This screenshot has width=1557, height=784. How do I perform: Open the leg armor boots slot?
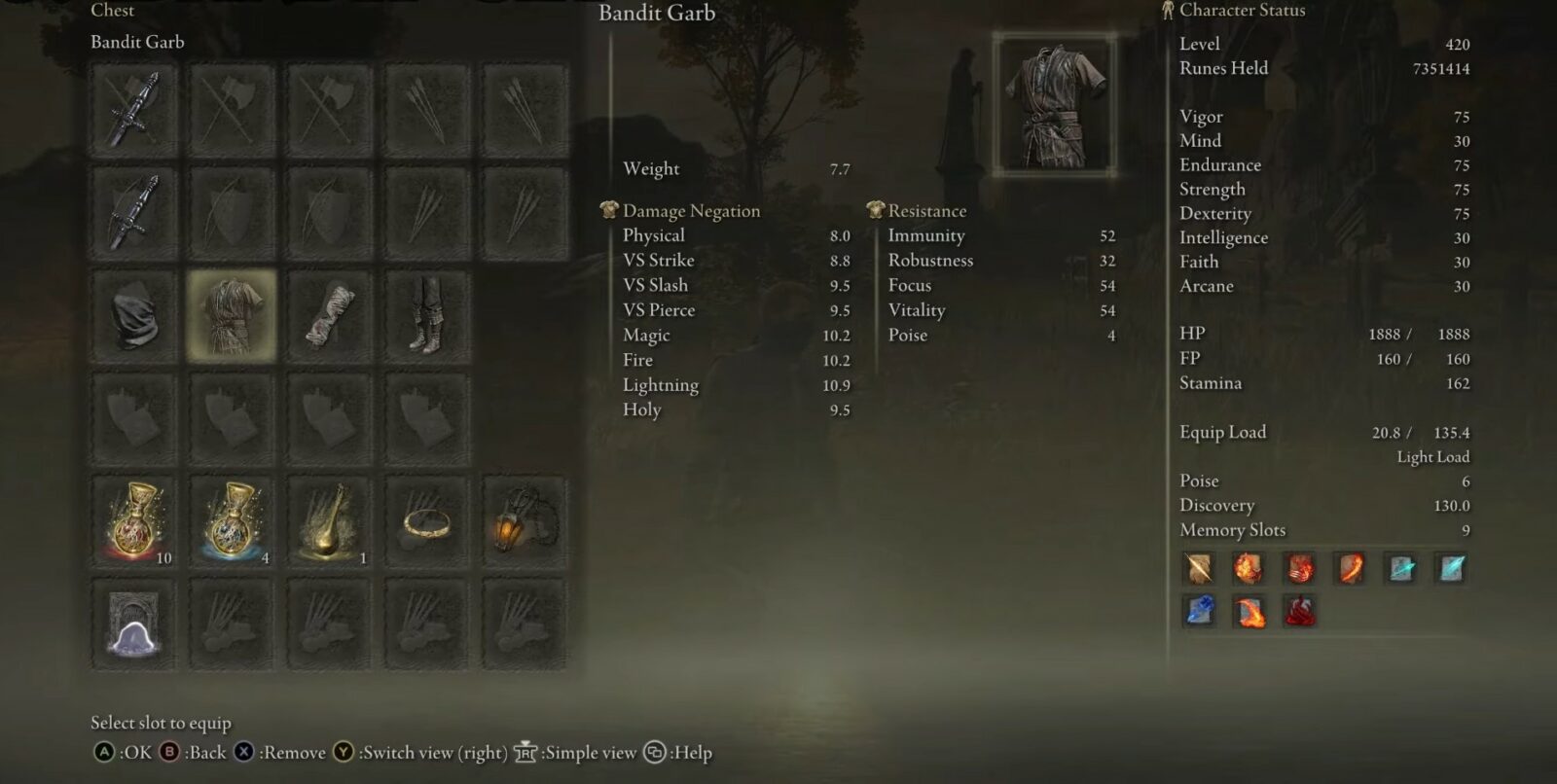point(426,315)
